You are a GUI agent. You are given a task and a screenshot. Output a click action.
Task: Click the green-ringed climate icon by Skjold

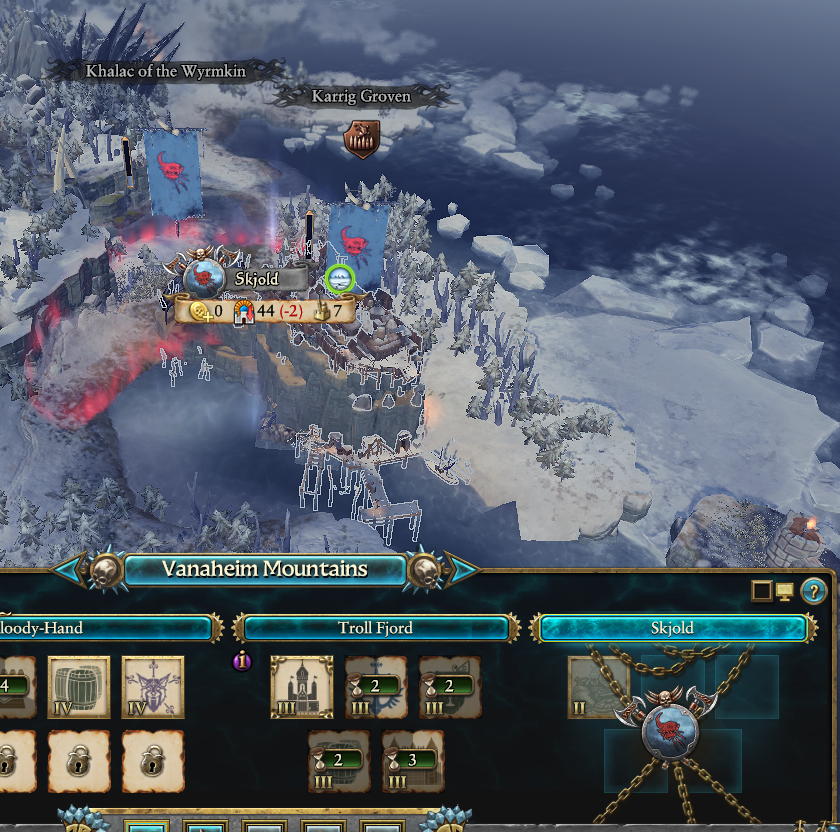coord(341,278)
